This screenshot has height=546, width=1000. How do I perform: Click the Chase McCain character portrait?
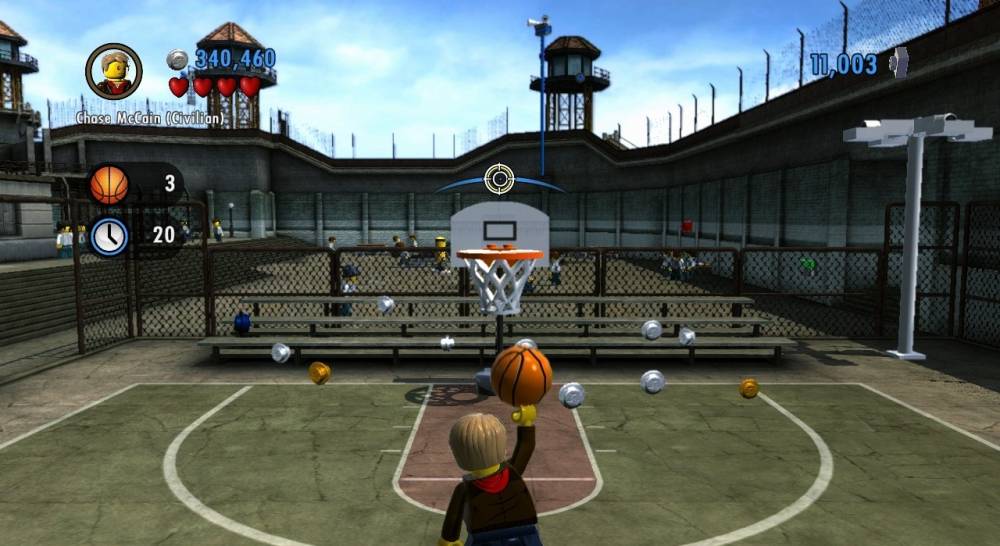coord(113,71)
